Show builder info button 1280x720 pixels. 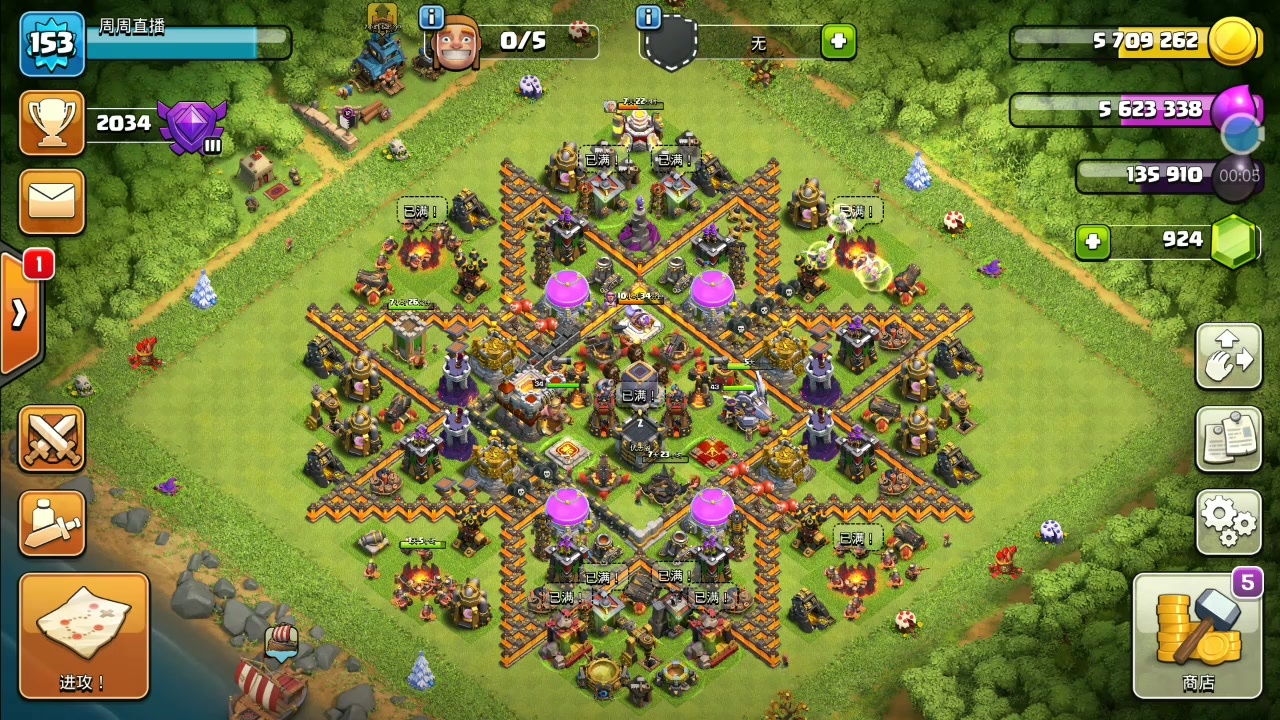431,17
